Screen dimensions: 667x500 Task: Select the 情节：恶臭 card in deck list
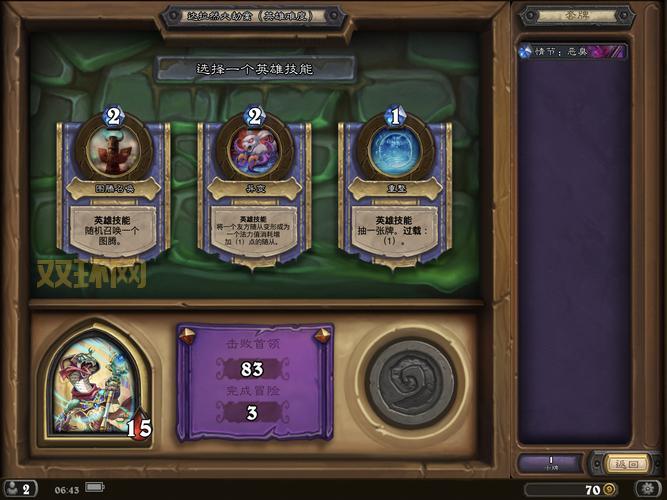(572, 51)
